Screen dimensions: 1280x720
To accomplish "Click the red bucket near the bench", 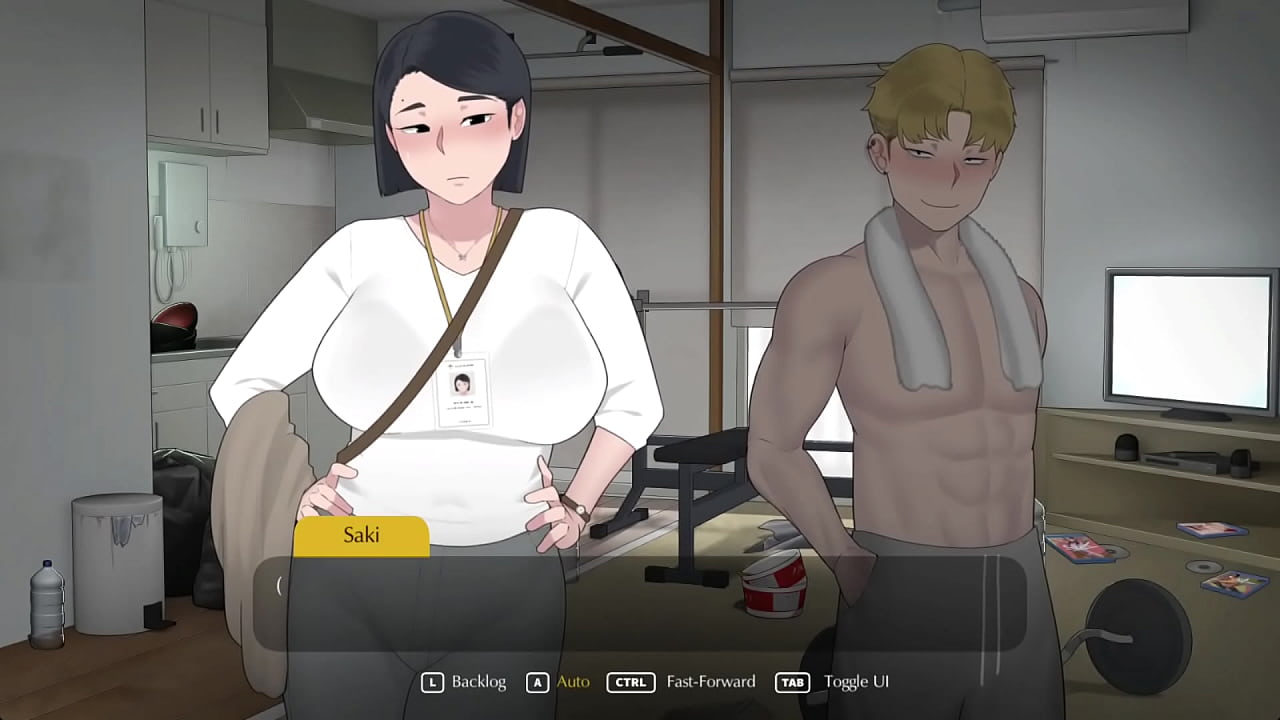I will (770, 590).
